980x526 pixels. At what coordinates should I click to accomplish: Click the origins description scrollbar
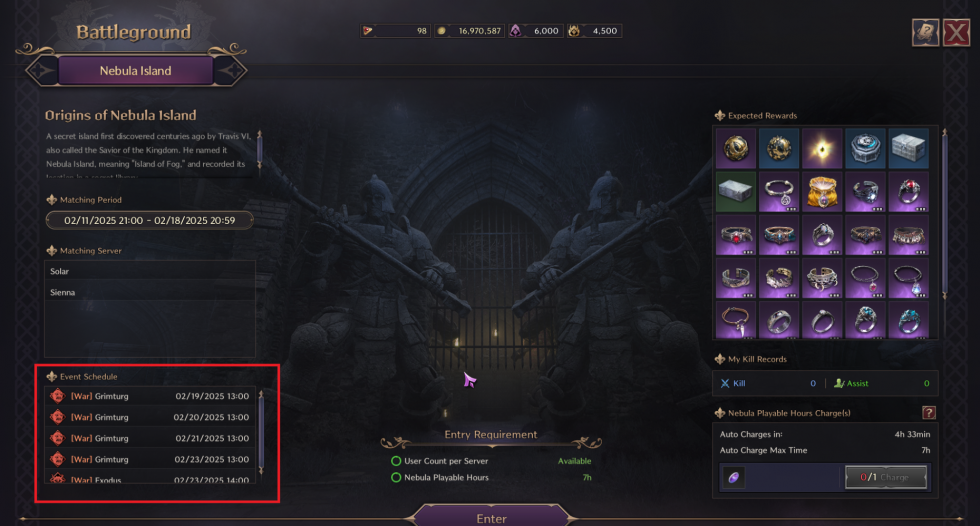tap(260, 148)
